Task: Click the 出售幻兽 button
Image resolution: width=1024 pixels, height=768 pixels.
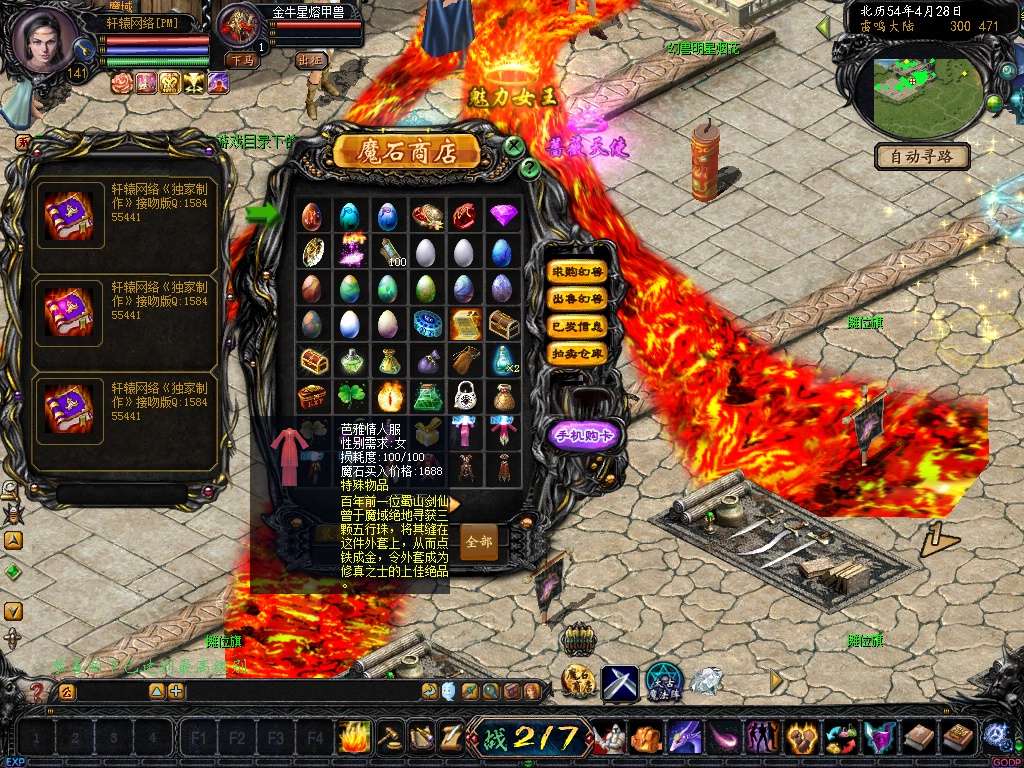Action: coord(577,298)
